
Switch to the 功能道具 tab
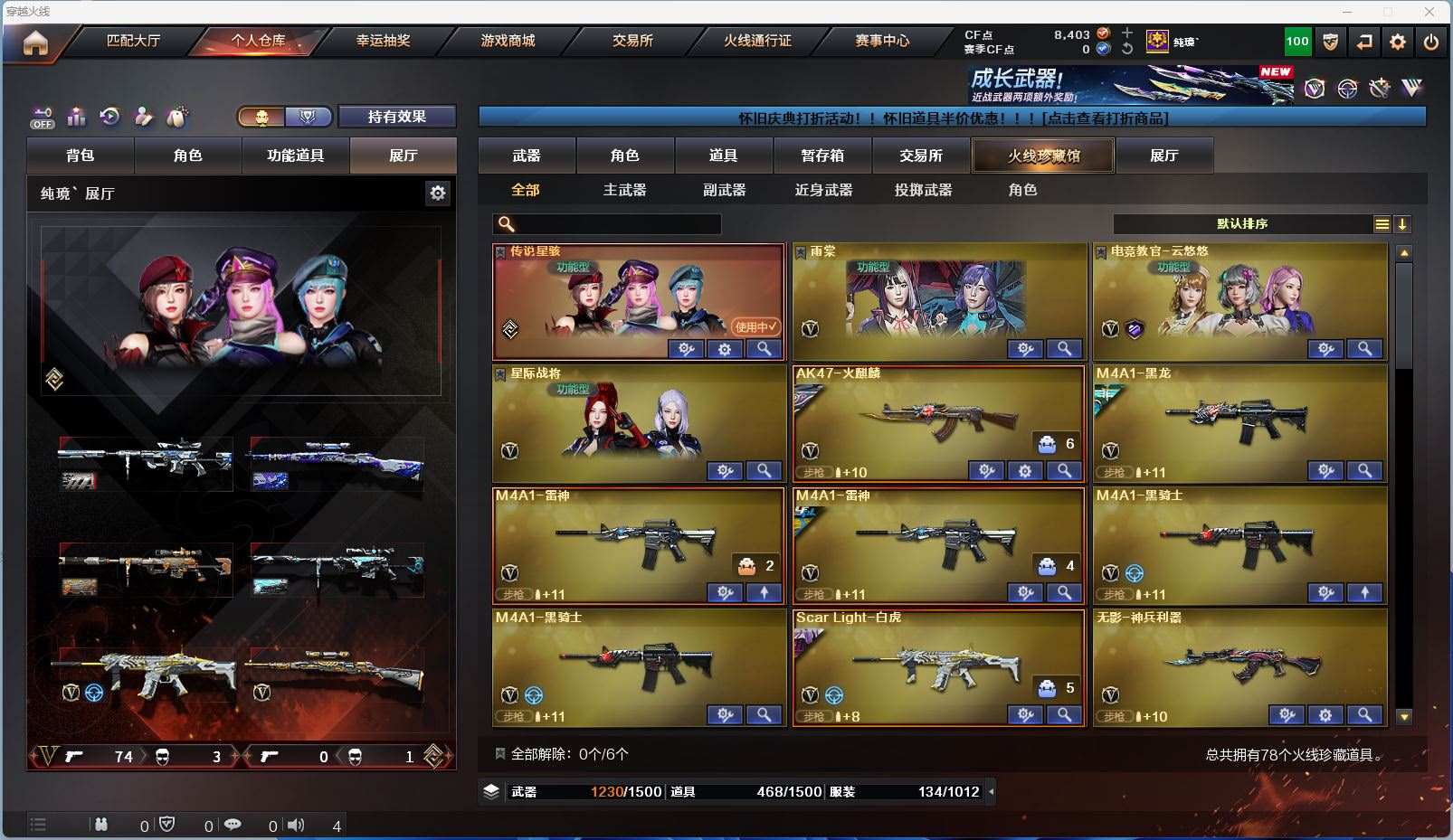(x=295, y=156)
